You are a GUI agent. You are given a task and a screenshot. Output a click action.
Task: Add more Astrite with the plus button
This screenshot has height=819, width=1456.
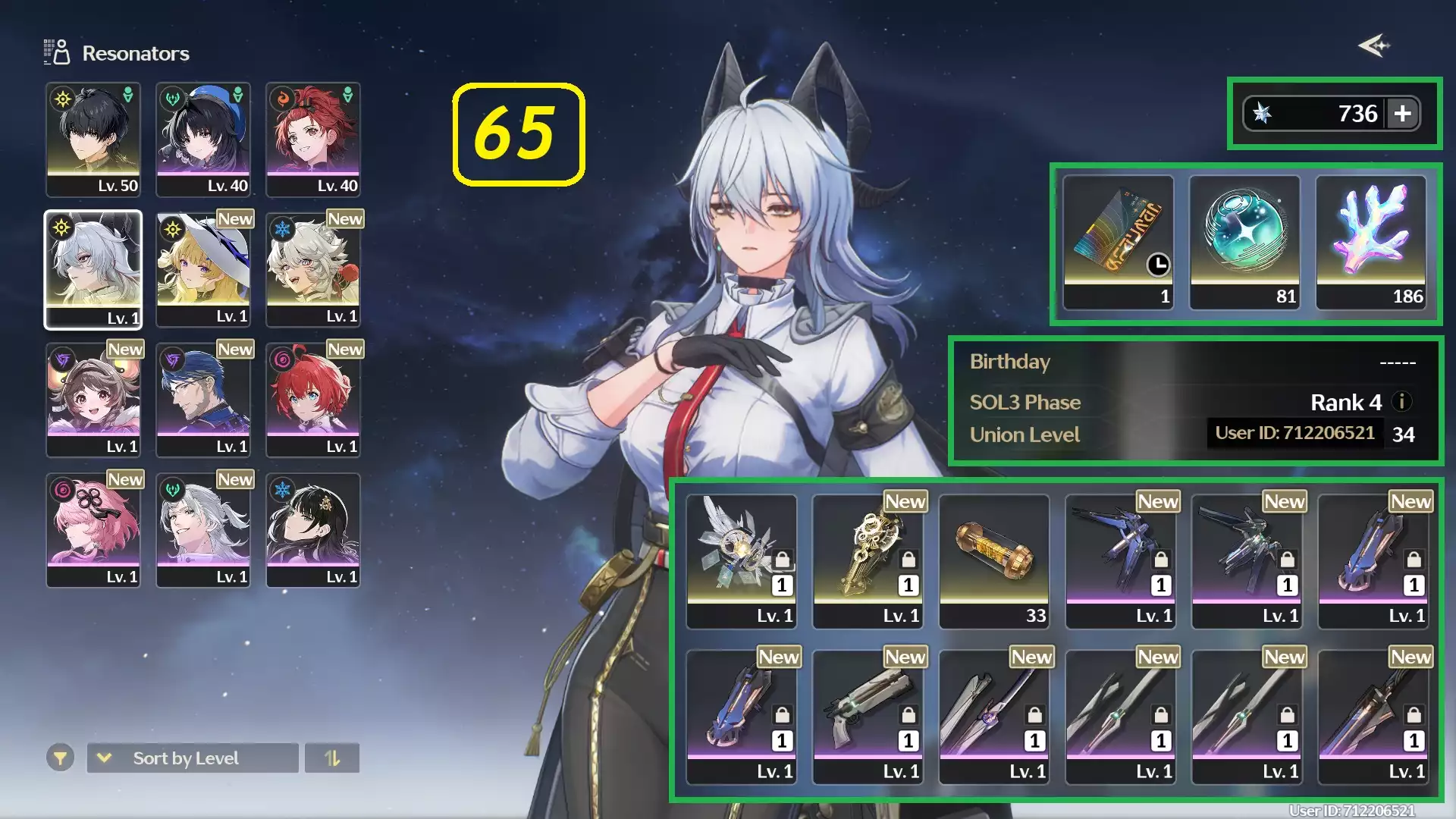point(1403,114)
